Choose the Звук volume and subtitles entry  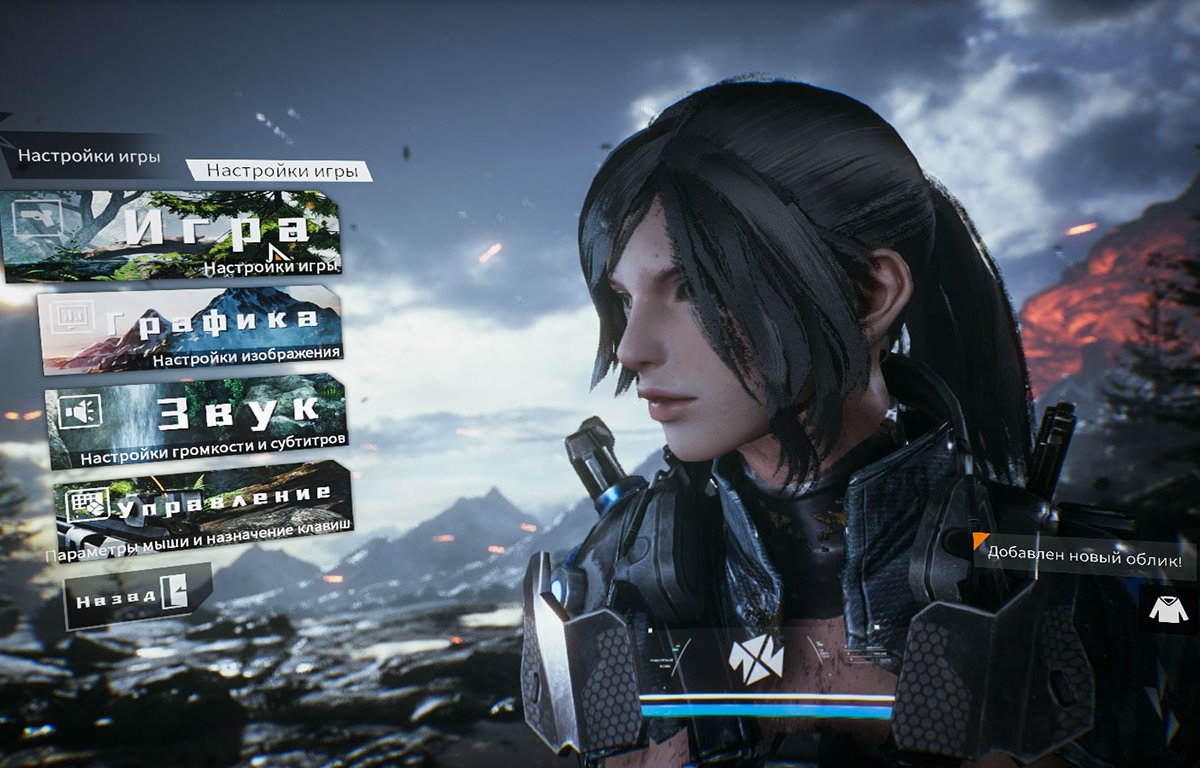197,422
